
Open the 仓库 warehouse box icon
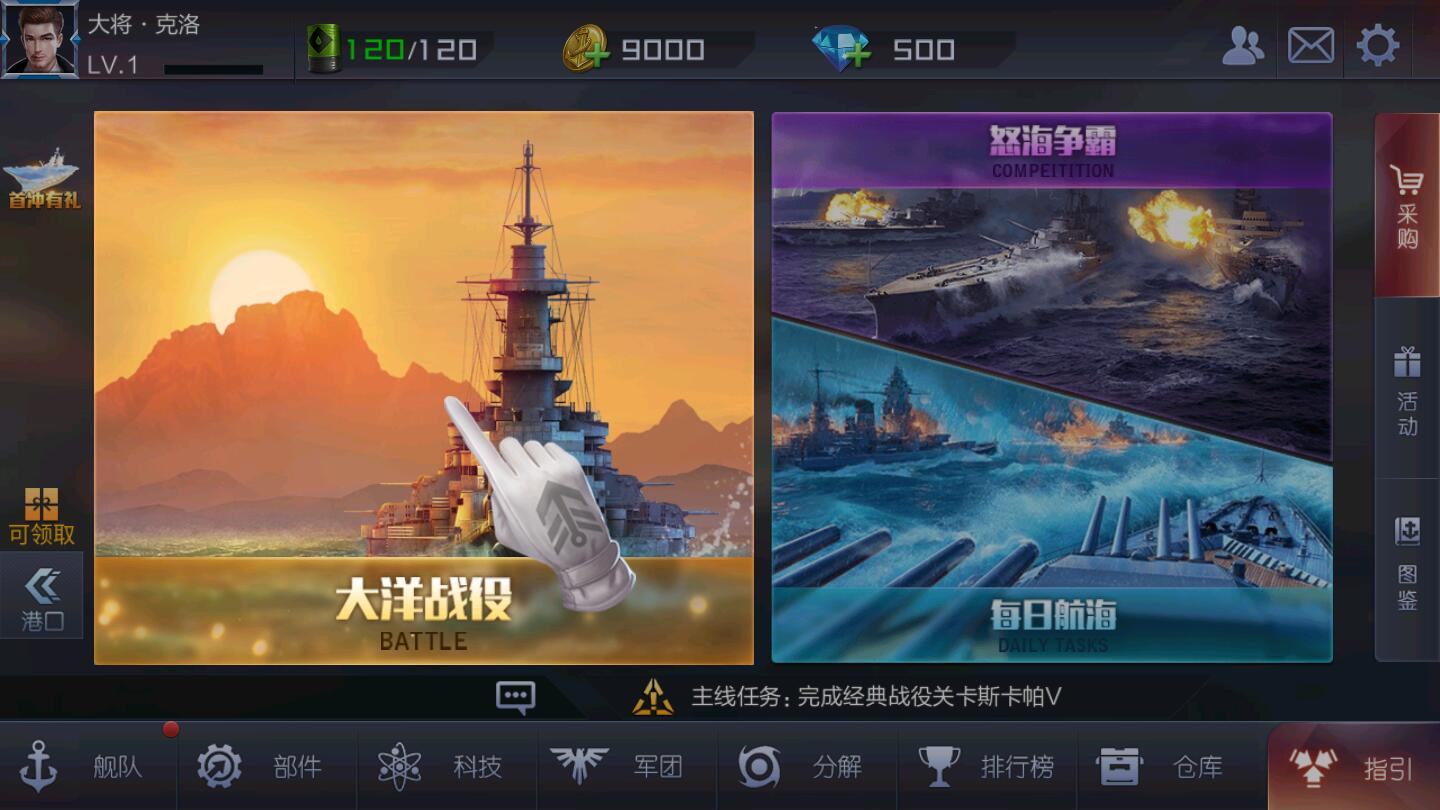(1121, 765)
